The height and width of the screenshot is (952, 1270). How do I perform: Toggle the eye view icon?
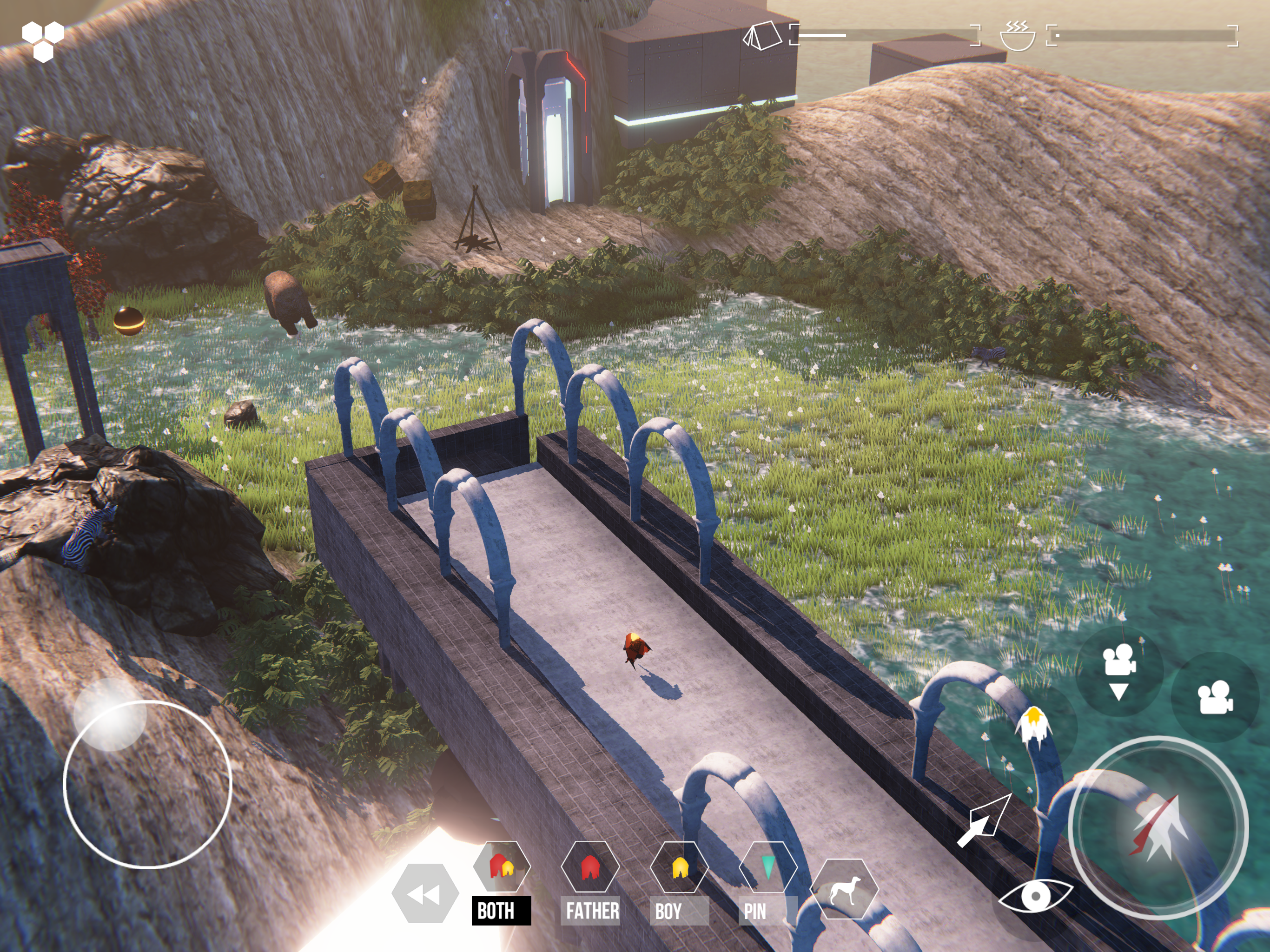pos(1035,895)
